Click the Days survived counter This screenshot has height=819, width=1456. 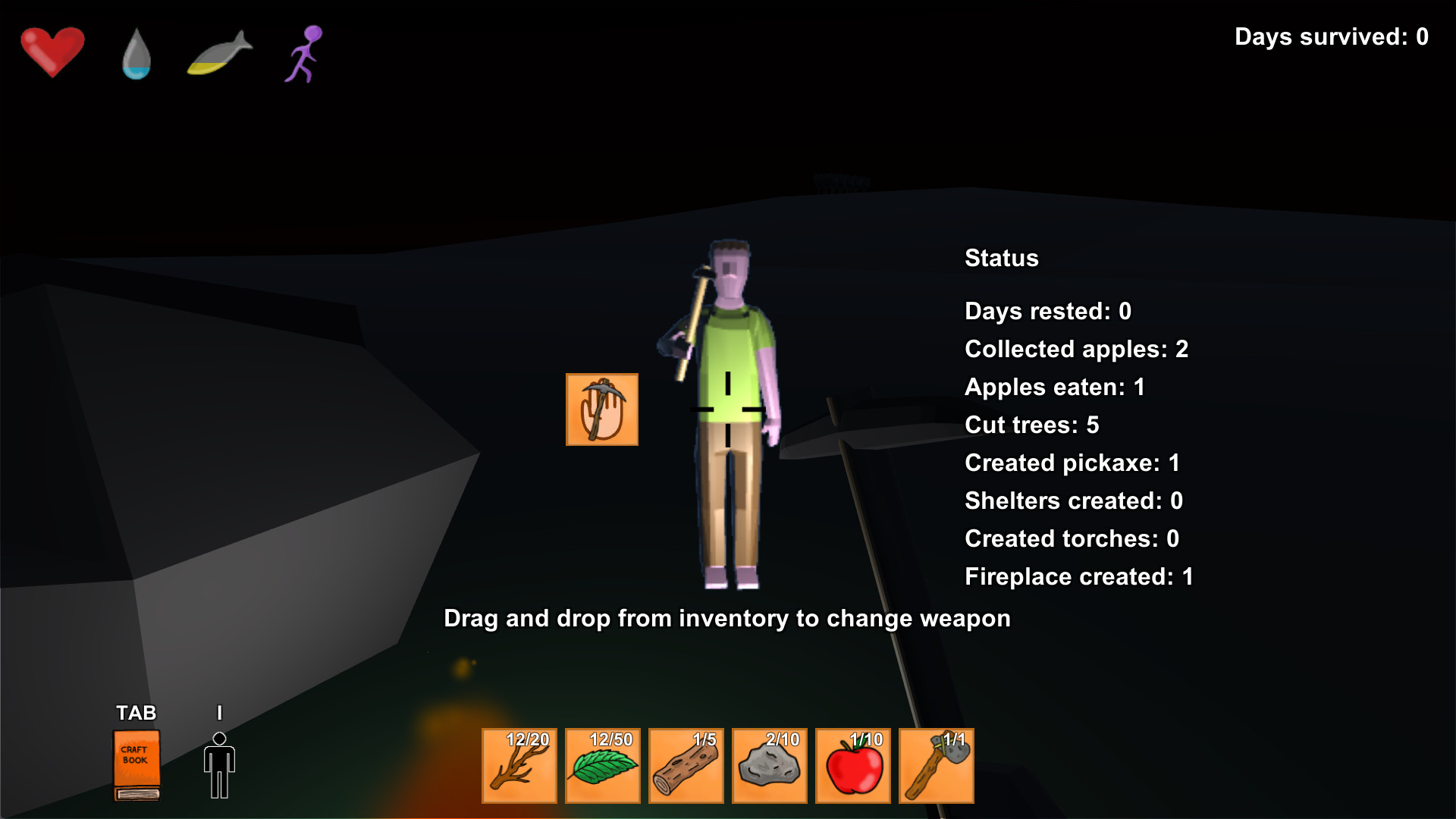1332,36
